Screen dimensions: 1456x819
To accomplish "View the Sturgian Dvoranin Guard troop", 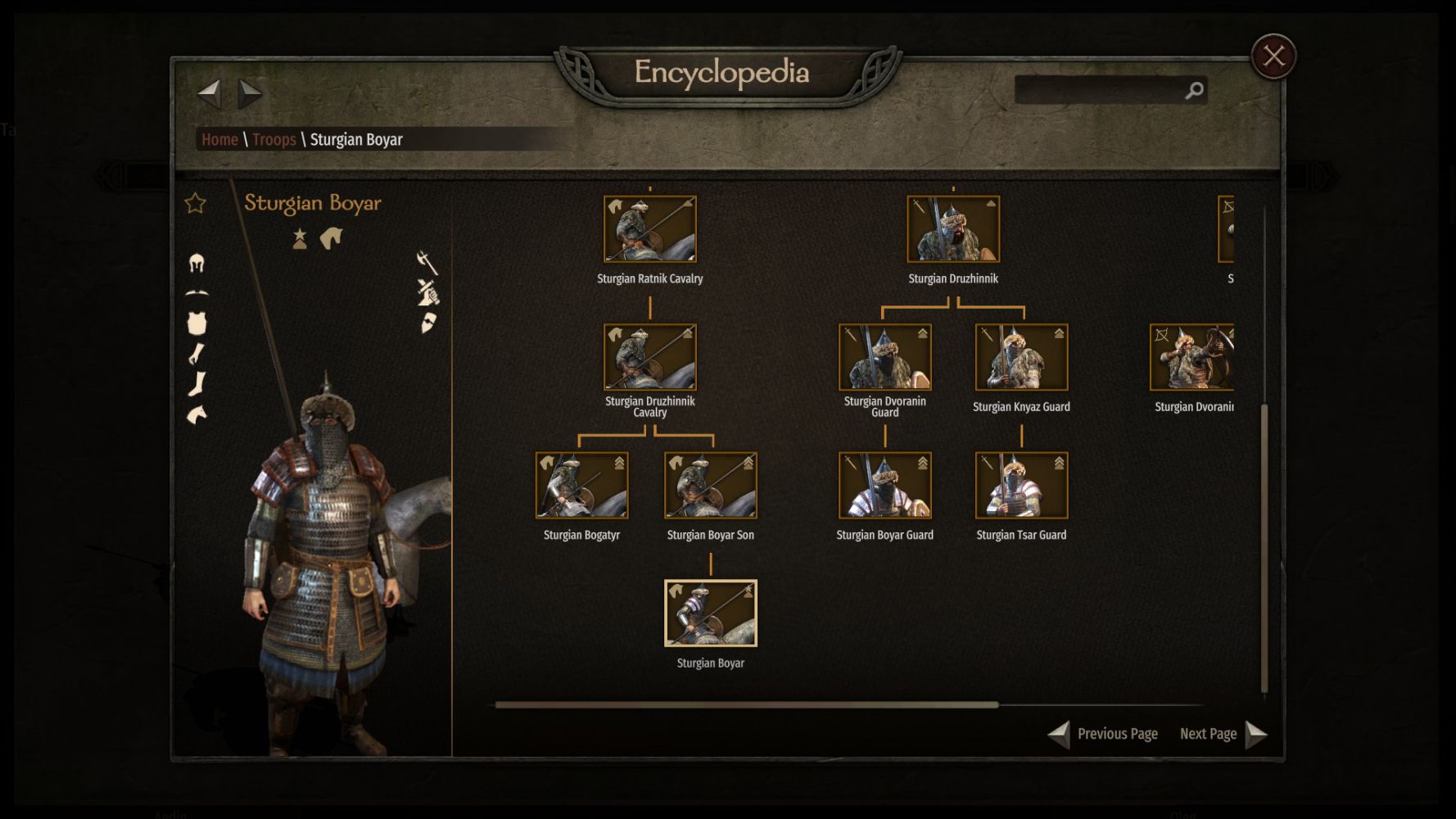I will 884,357.
